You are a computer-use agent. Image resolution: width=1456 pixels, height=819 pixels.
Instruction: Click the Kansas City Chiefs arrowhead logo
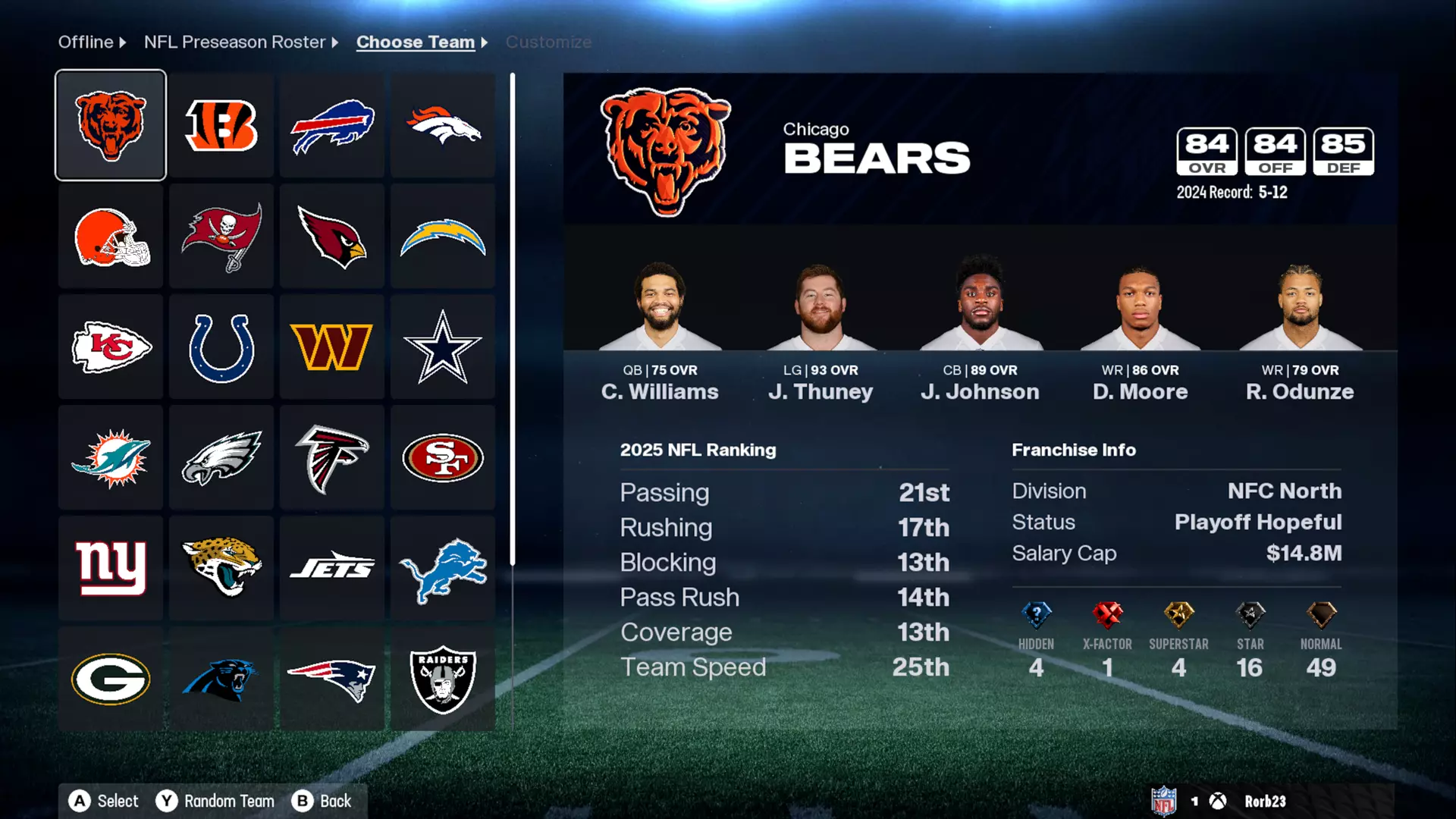tap(110, 347)
